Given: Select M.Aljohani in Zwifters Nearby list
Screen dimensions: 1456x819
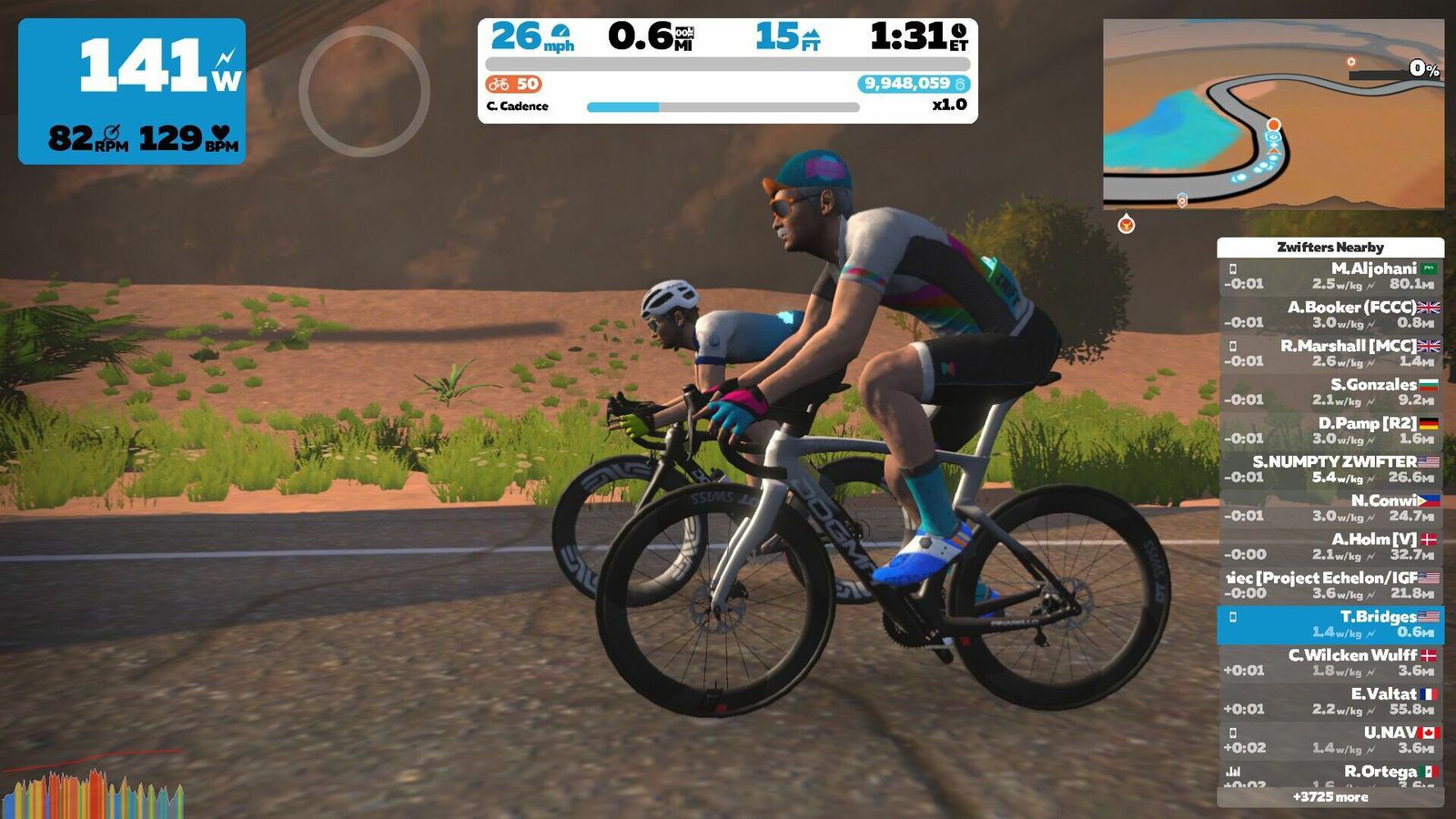Looking at the screenshot, I should [1330, 277].
